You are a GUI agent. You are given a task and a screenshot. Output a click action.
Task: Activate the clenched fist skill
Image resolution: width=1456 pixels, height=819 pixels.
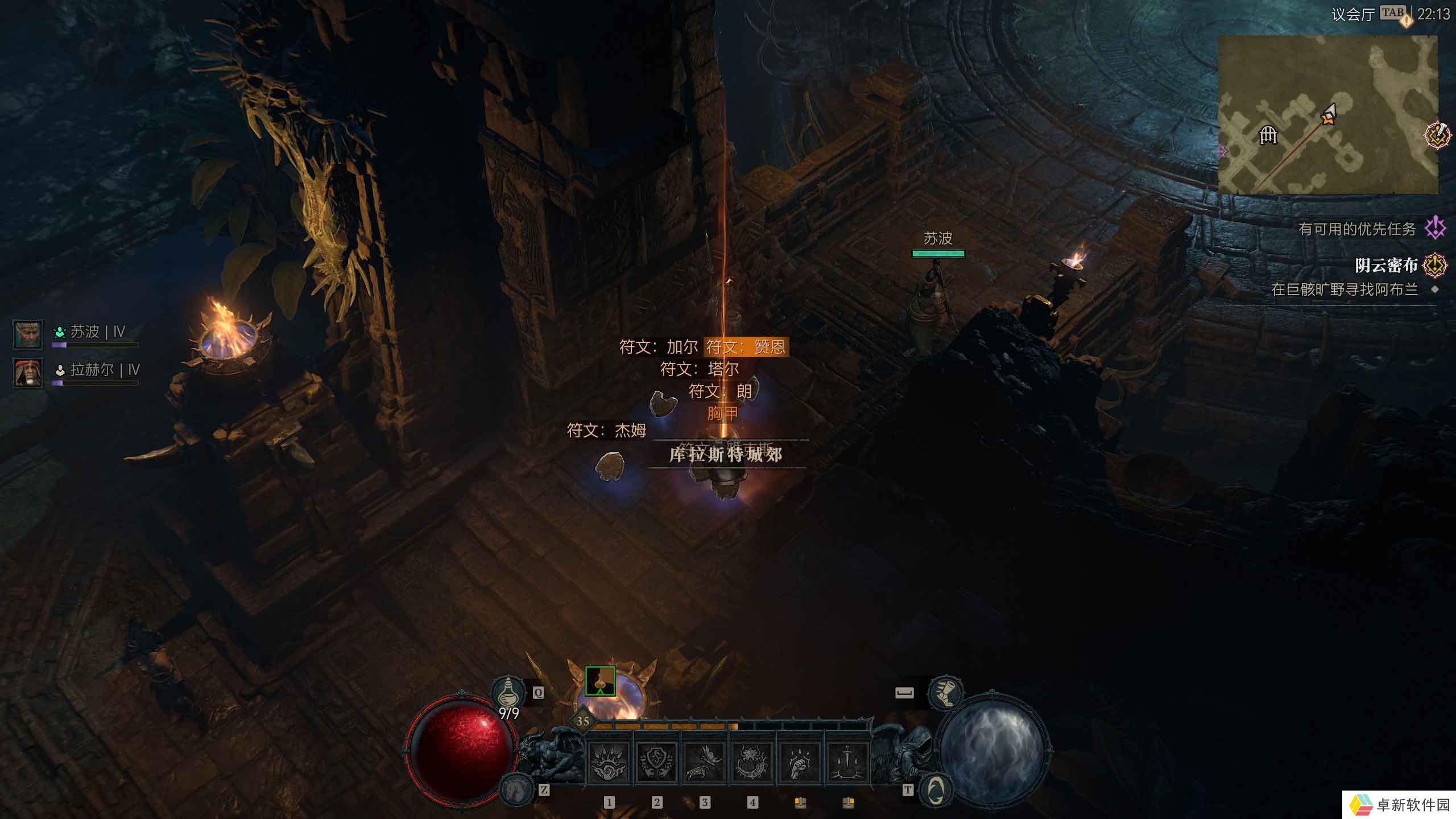pos(800,762)
